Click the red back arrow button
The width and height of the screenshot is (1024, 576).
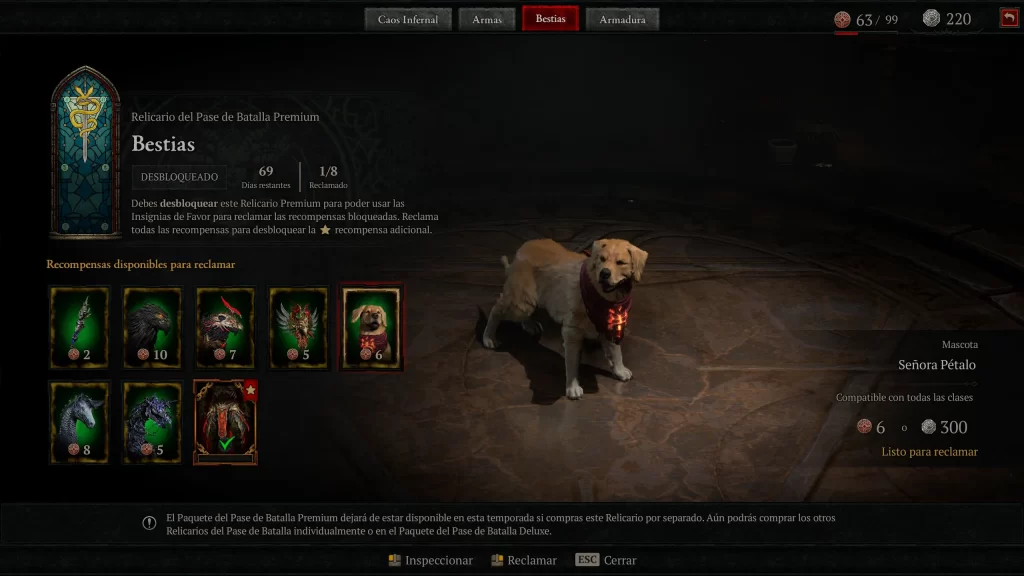point(1008,18)
